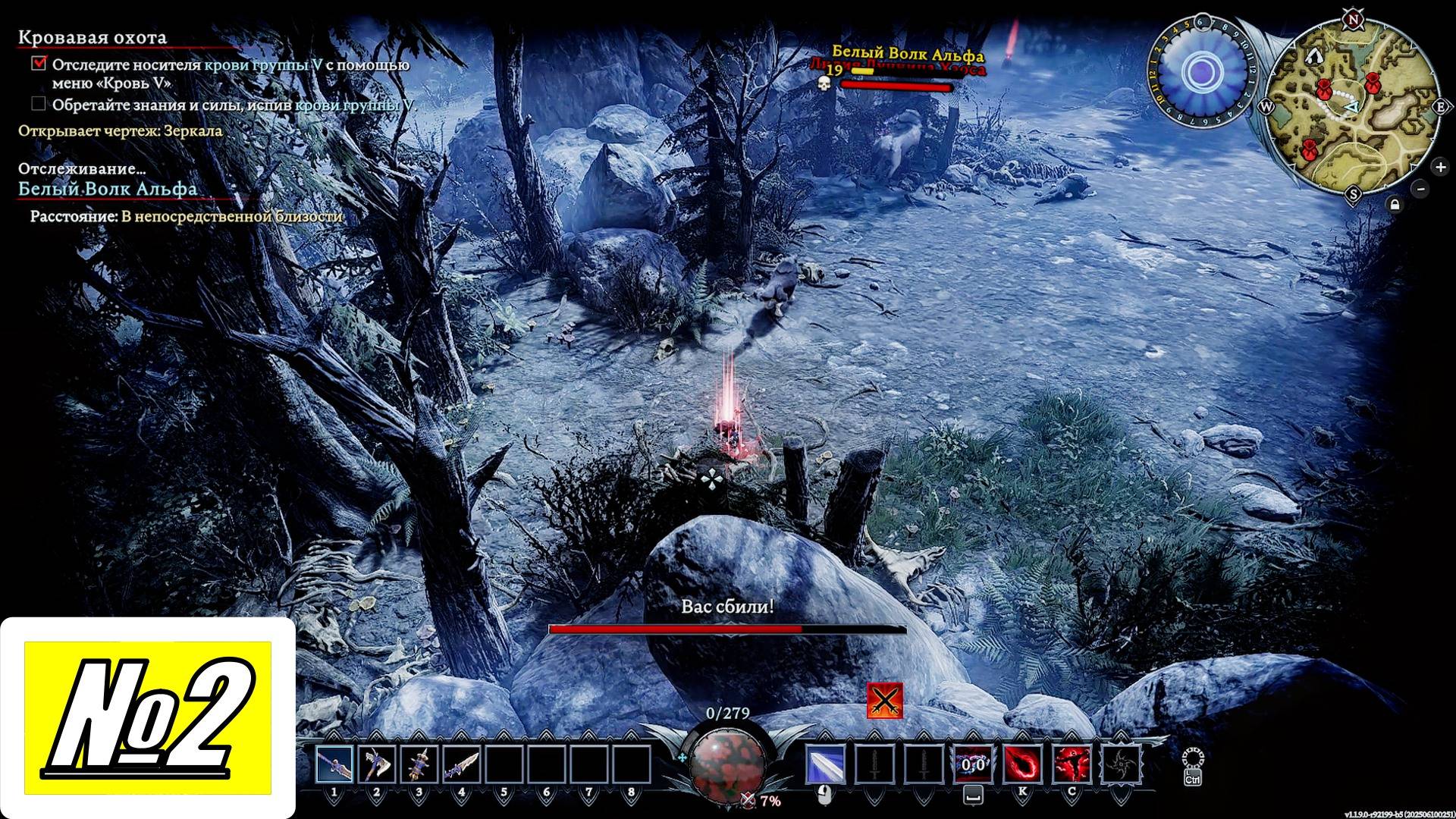Image resolution: width=1456 pixels, height=819 pixels.
Task: Equip the axe in hotbar slot 2
Action: pos(377,764)
